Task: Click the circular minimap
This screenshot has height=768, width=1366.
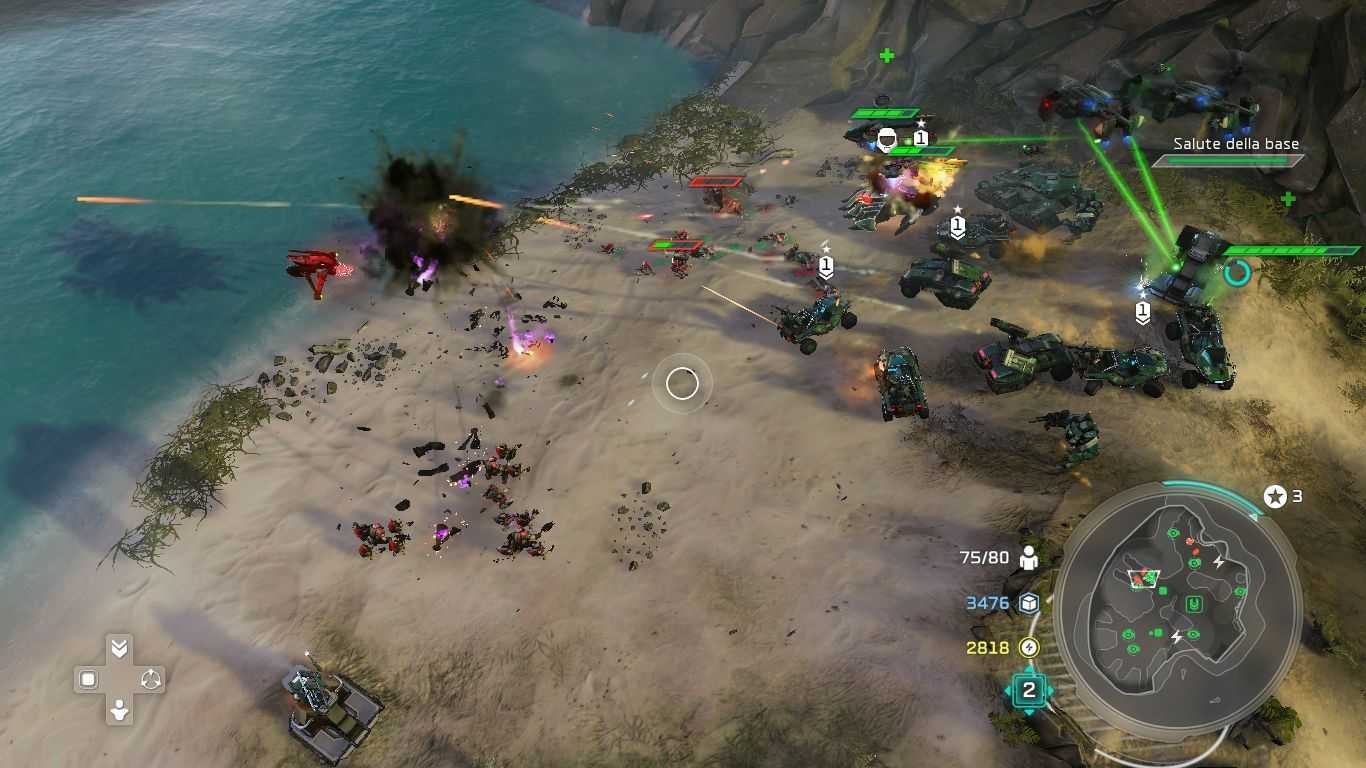Action: 1178,610
